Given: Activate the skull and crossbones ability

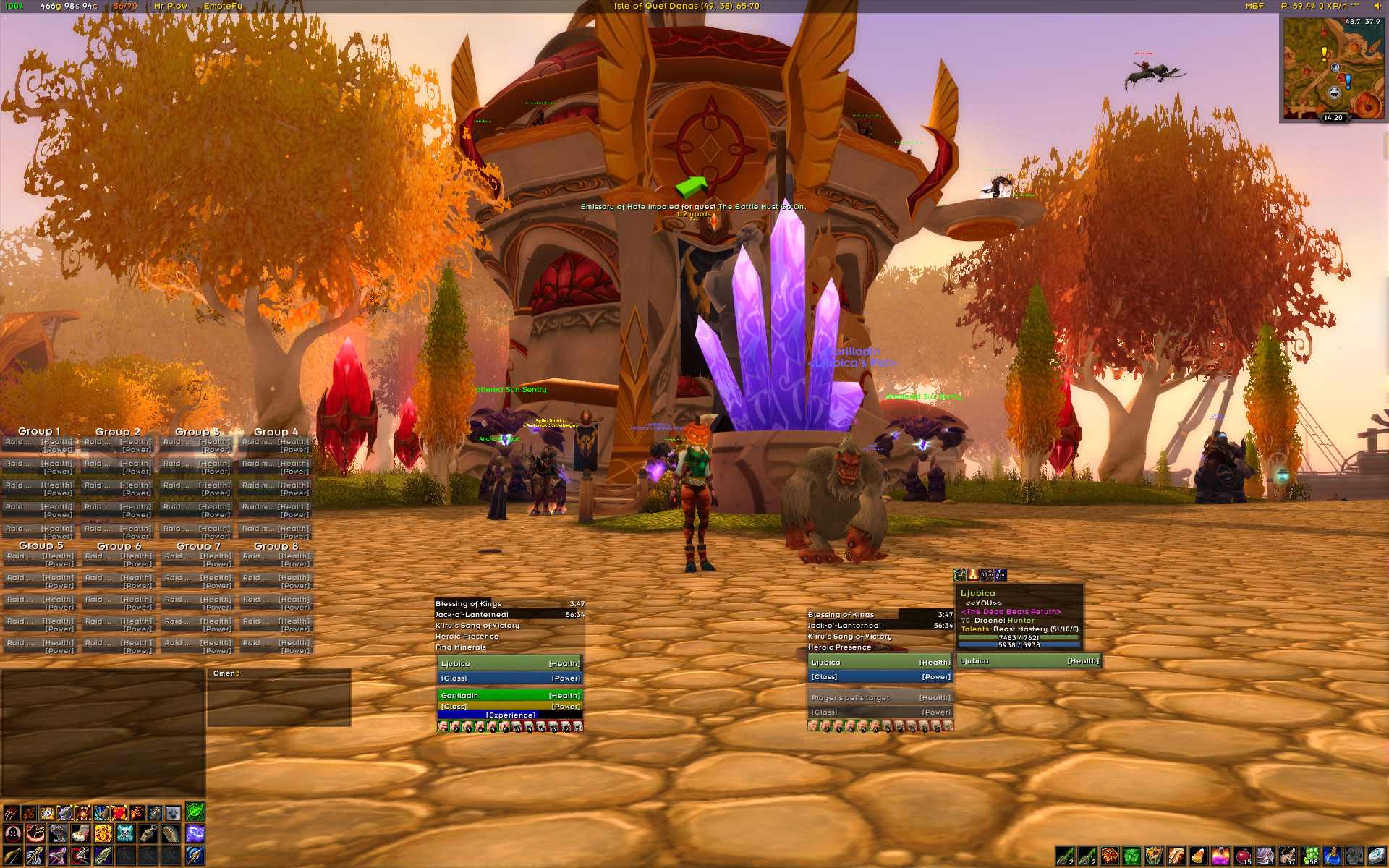Looking at the screenshot, I should pos(125,834).
